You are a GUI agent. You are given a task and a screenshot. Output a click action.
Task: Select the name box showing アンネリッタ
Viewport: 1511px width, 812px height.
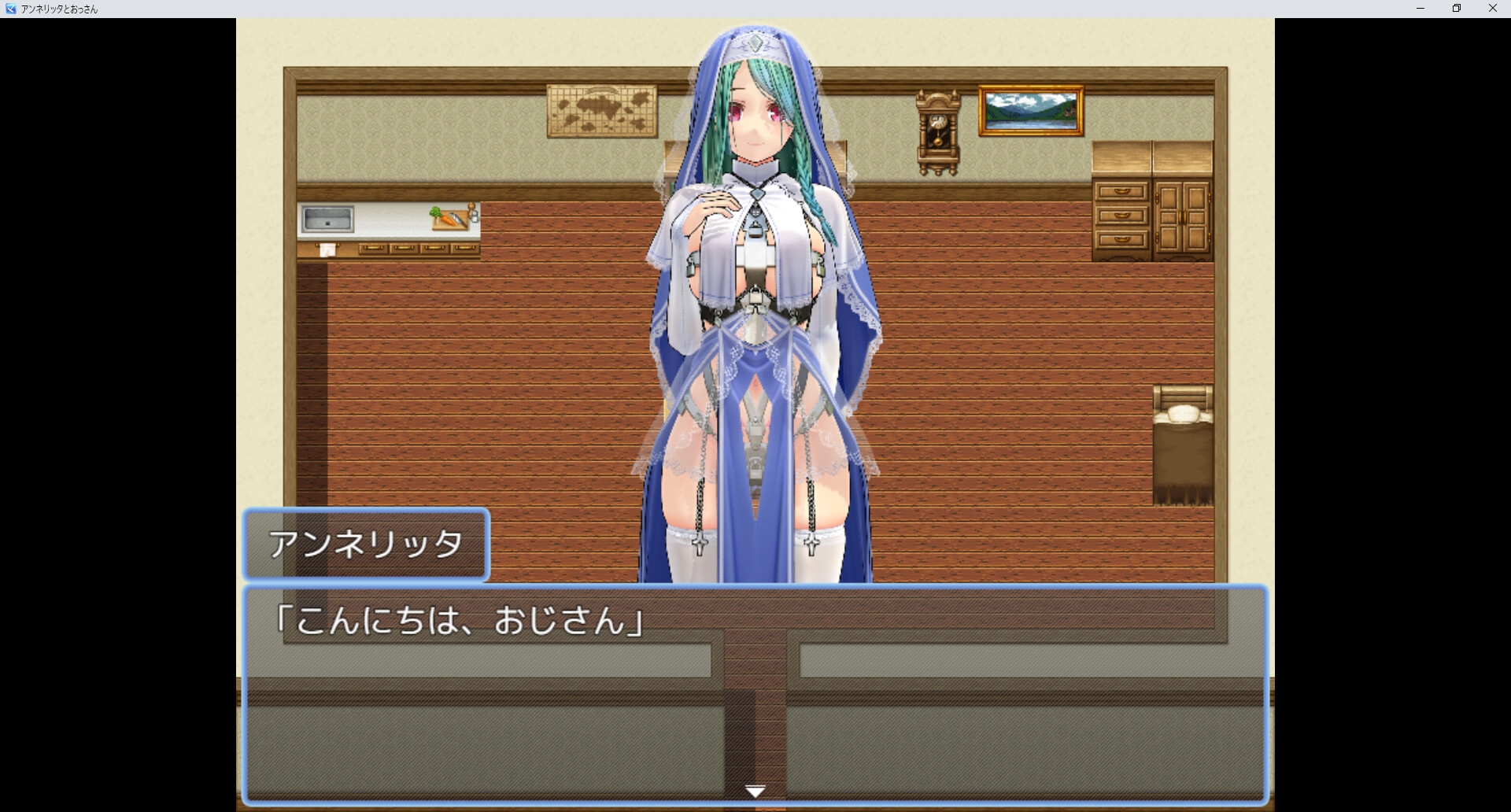367,544
